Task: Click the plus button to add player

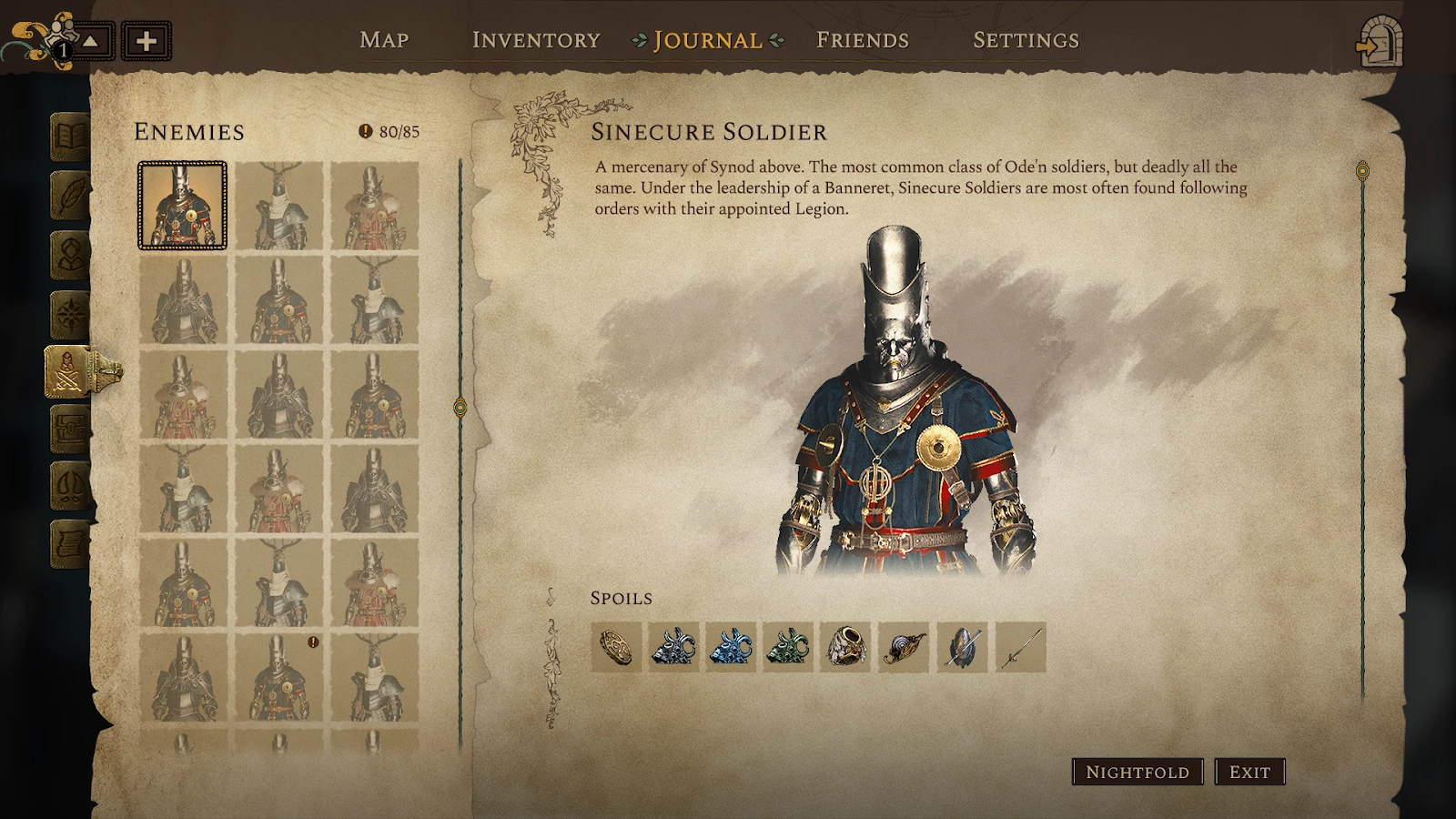Action: (147, 41)
